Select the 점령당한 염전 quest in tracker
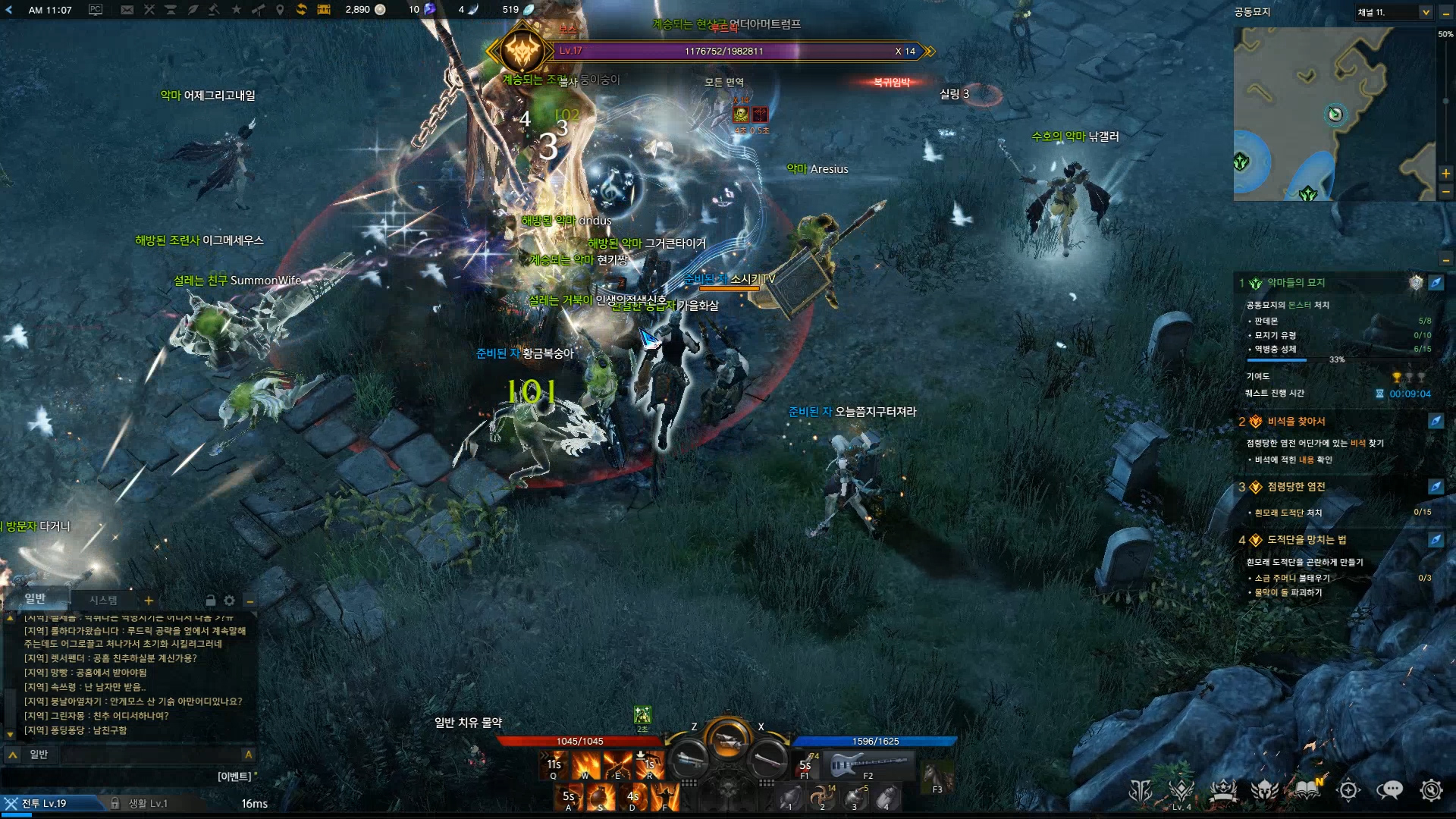Screen dimensions: 1456x819 click(1296, 487)
